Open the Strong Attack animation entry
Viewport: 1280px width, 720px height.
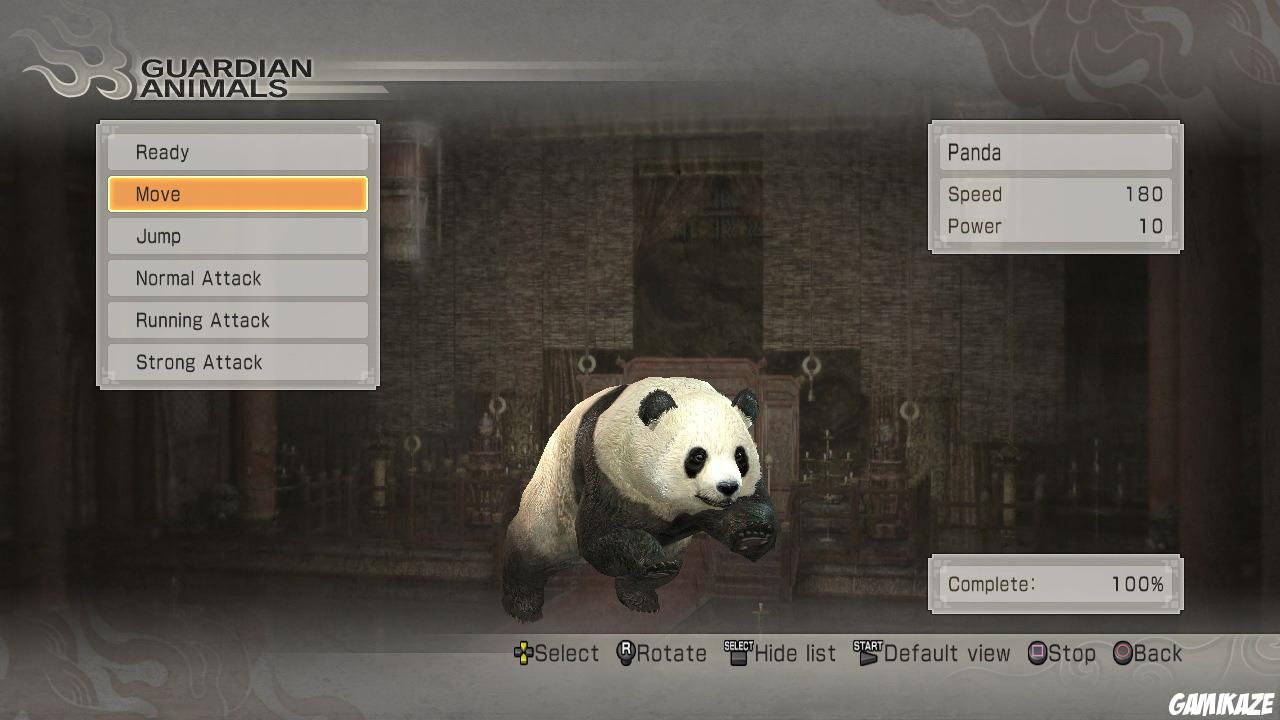click(237, 362)
